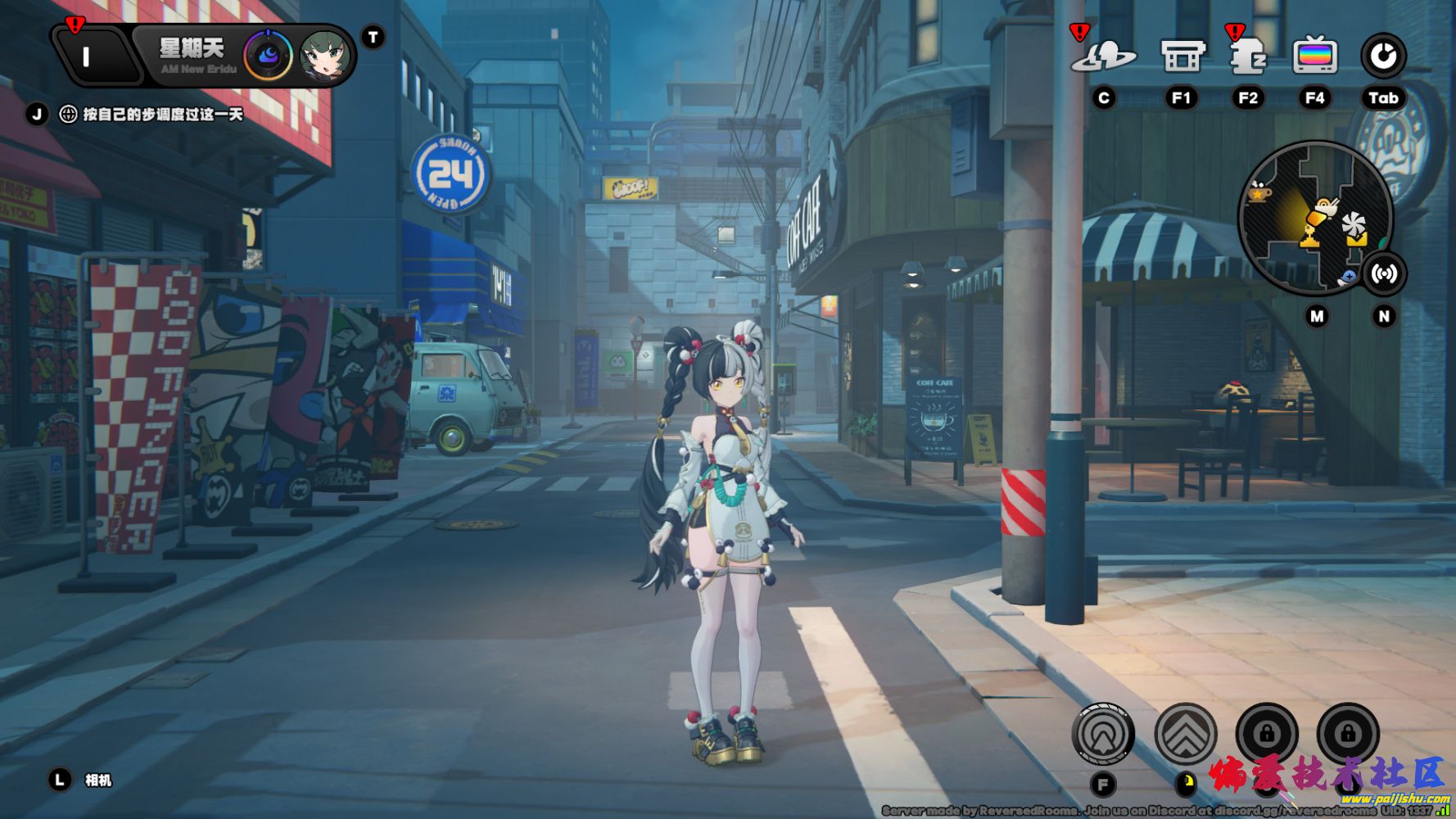Open the Inter-Knot level badge marked I

(x=88, y=57)
